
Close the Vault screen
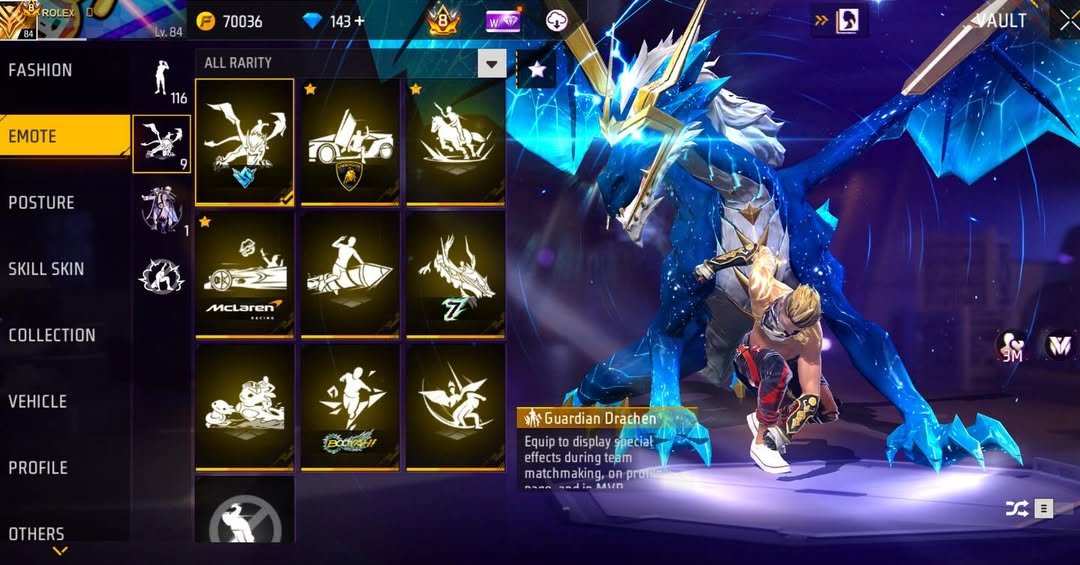[x=1067, y=21]
